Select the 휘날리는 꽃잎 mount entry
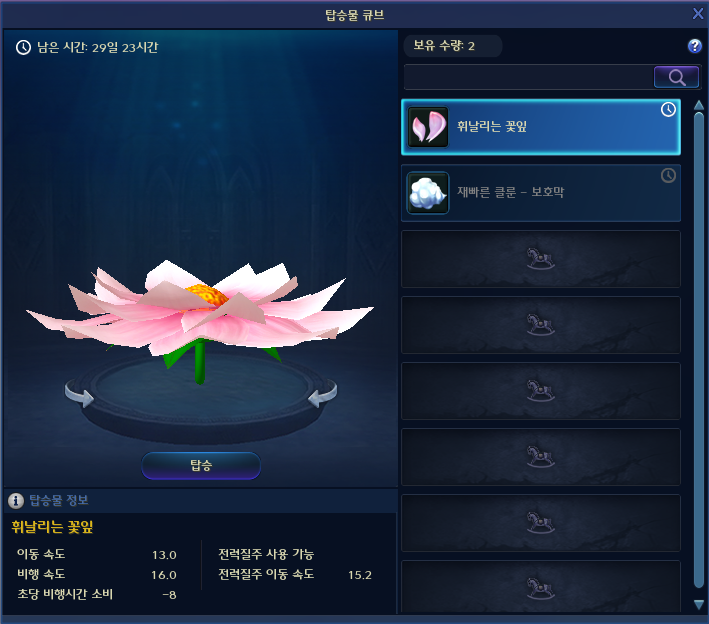709x624 pixels. click(x=541, y=126)
